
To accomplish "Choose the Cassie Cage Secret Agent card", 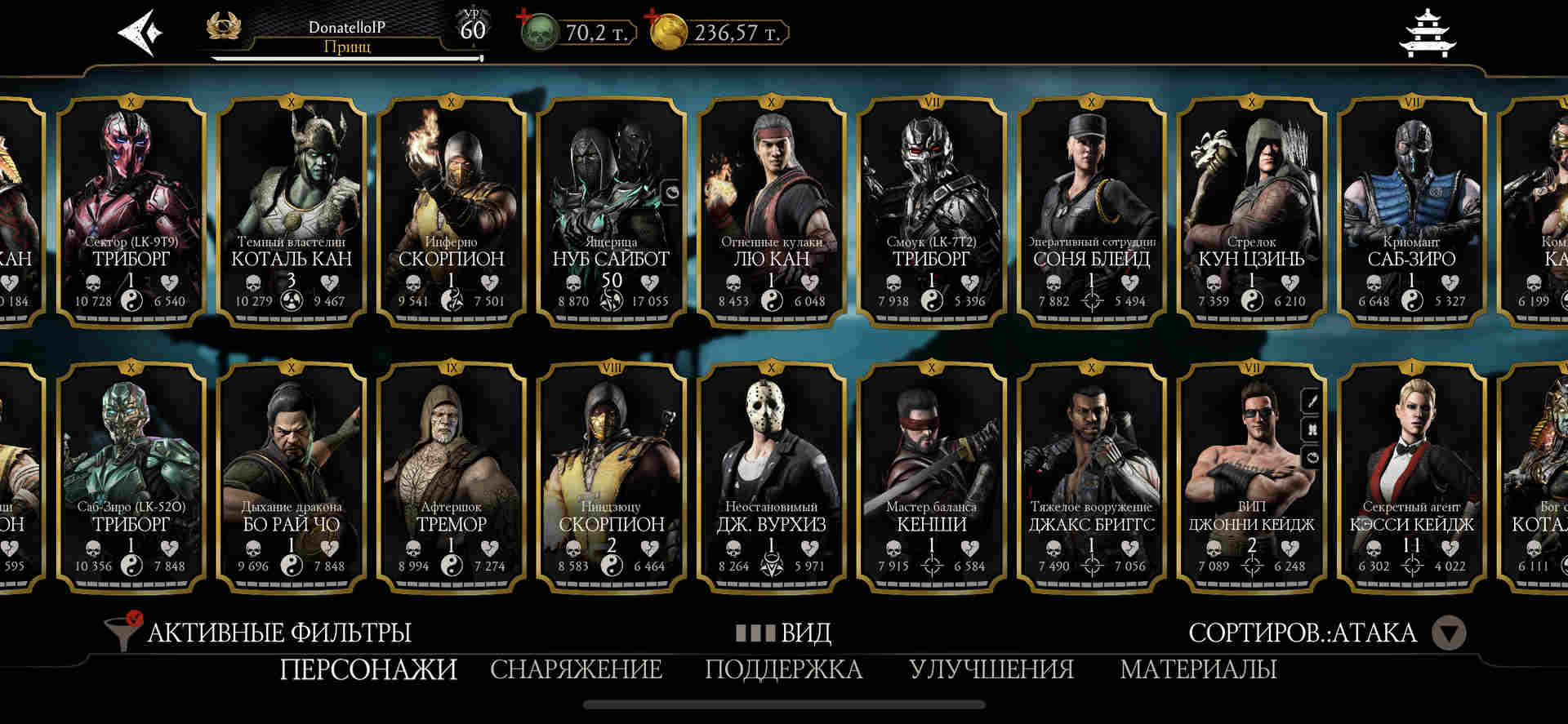I will pos(1411,476).
